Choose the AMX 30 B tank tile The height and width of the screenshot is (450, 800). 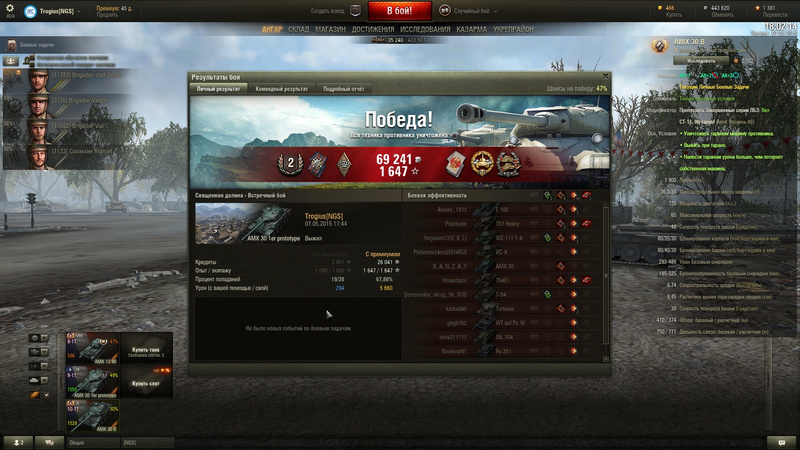pyautogui.click(x=92, y=416)
